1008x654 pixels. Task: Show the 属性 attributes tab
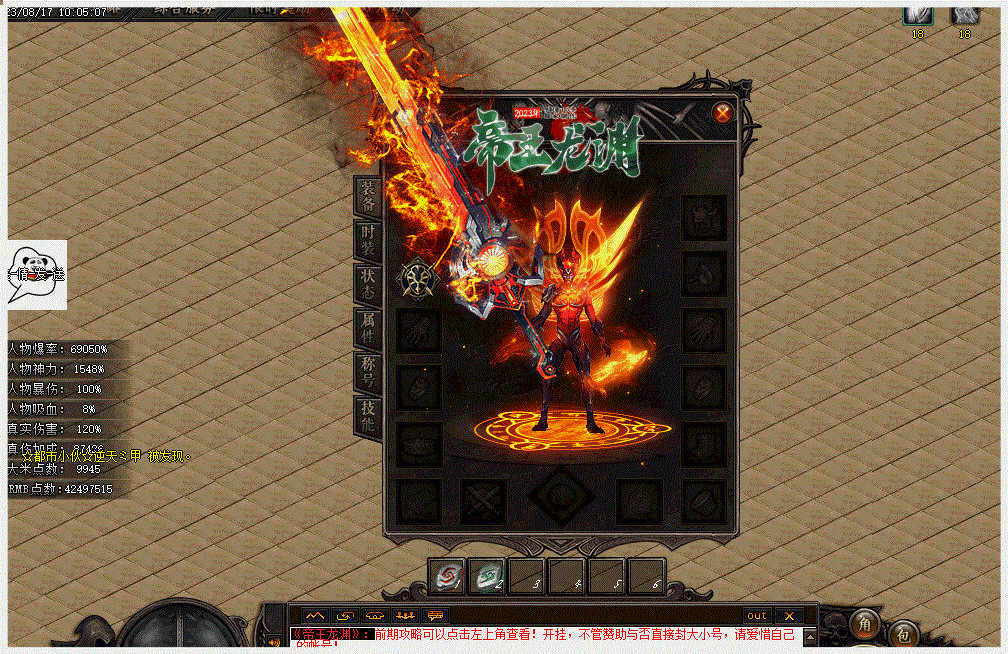click(x=368, y=327)
